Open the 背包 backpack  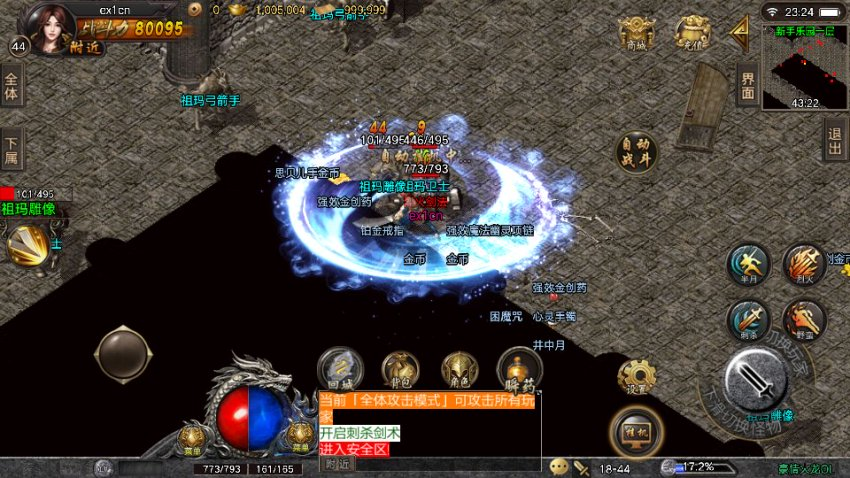[x=400, y=369]
